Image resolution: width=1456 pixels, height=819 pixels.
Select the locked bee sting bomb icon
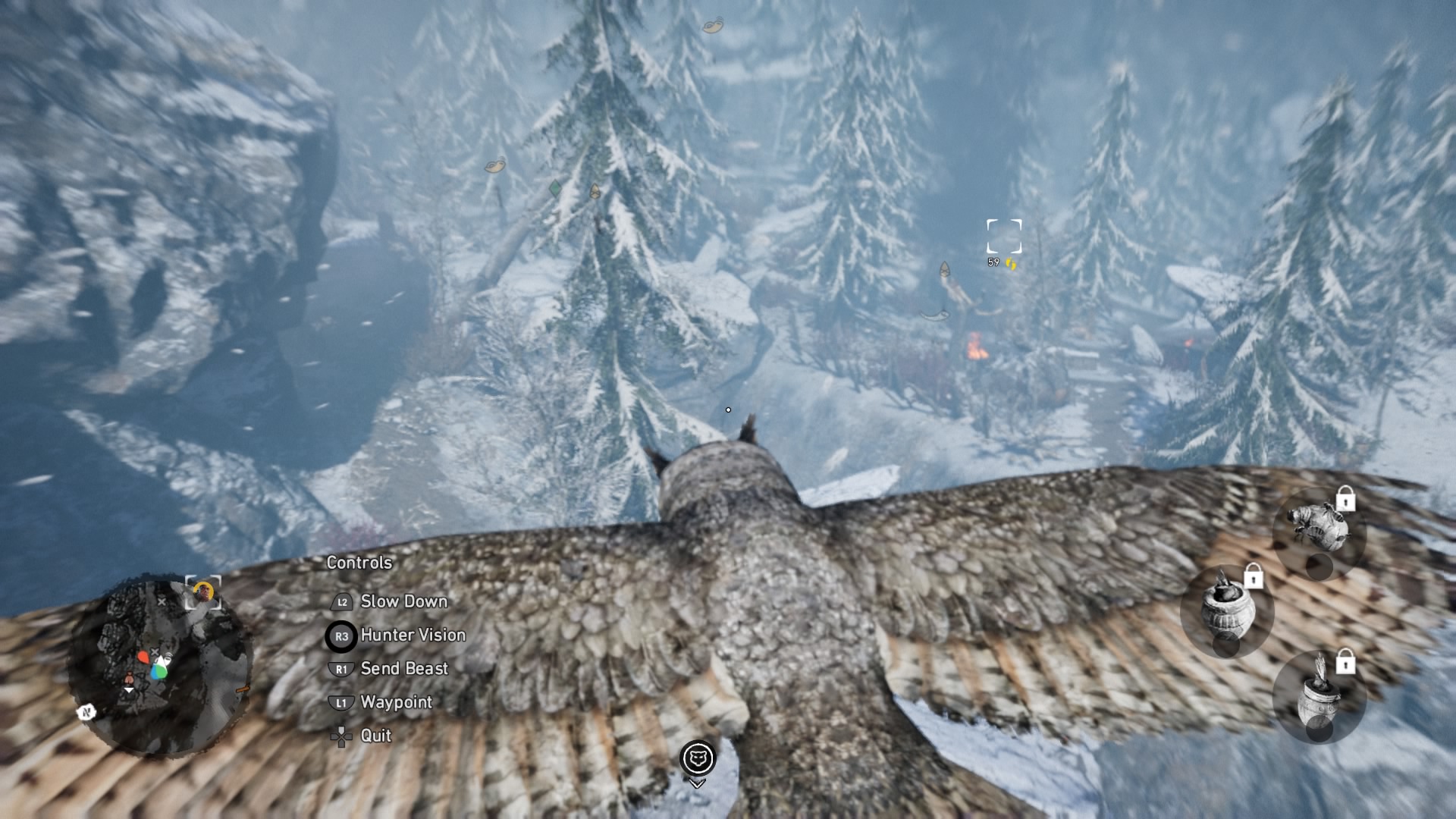click(x=1319, y=527)
